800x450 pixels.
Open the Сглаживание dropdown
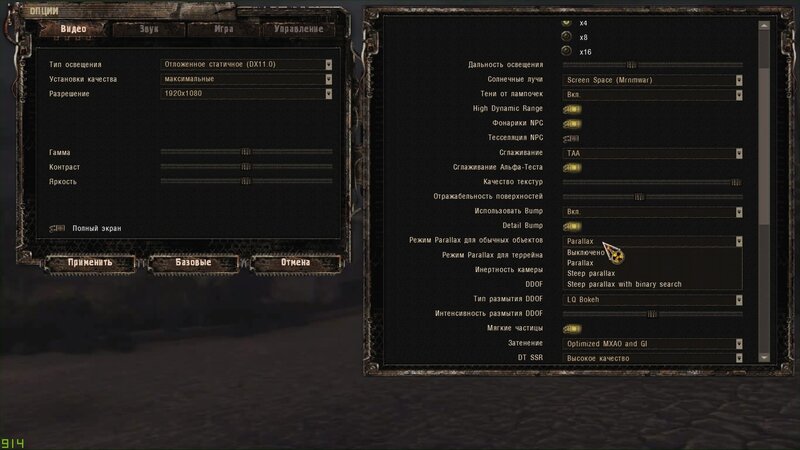pos(654,153)
